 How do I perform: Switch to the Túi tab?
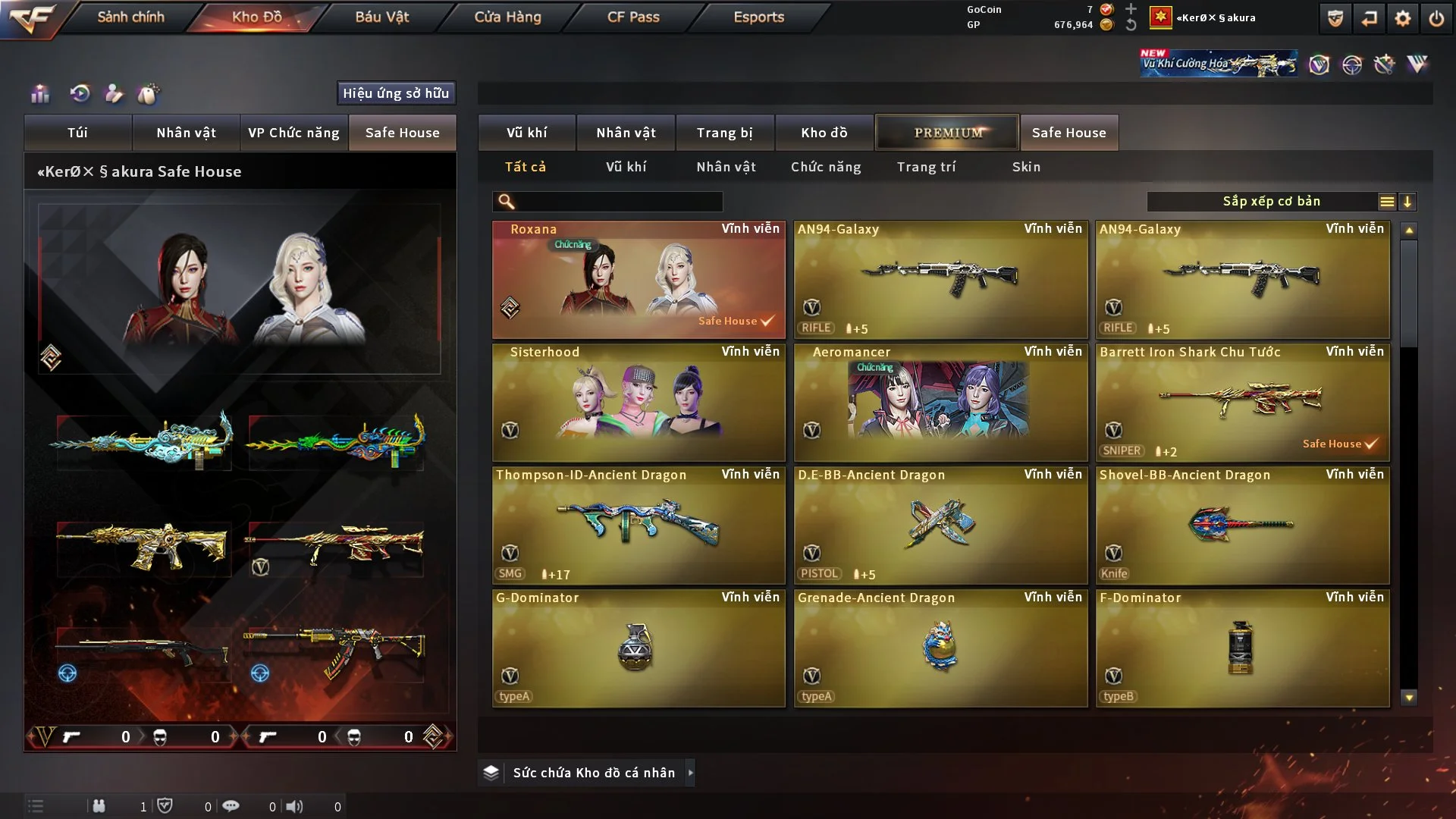77,133
